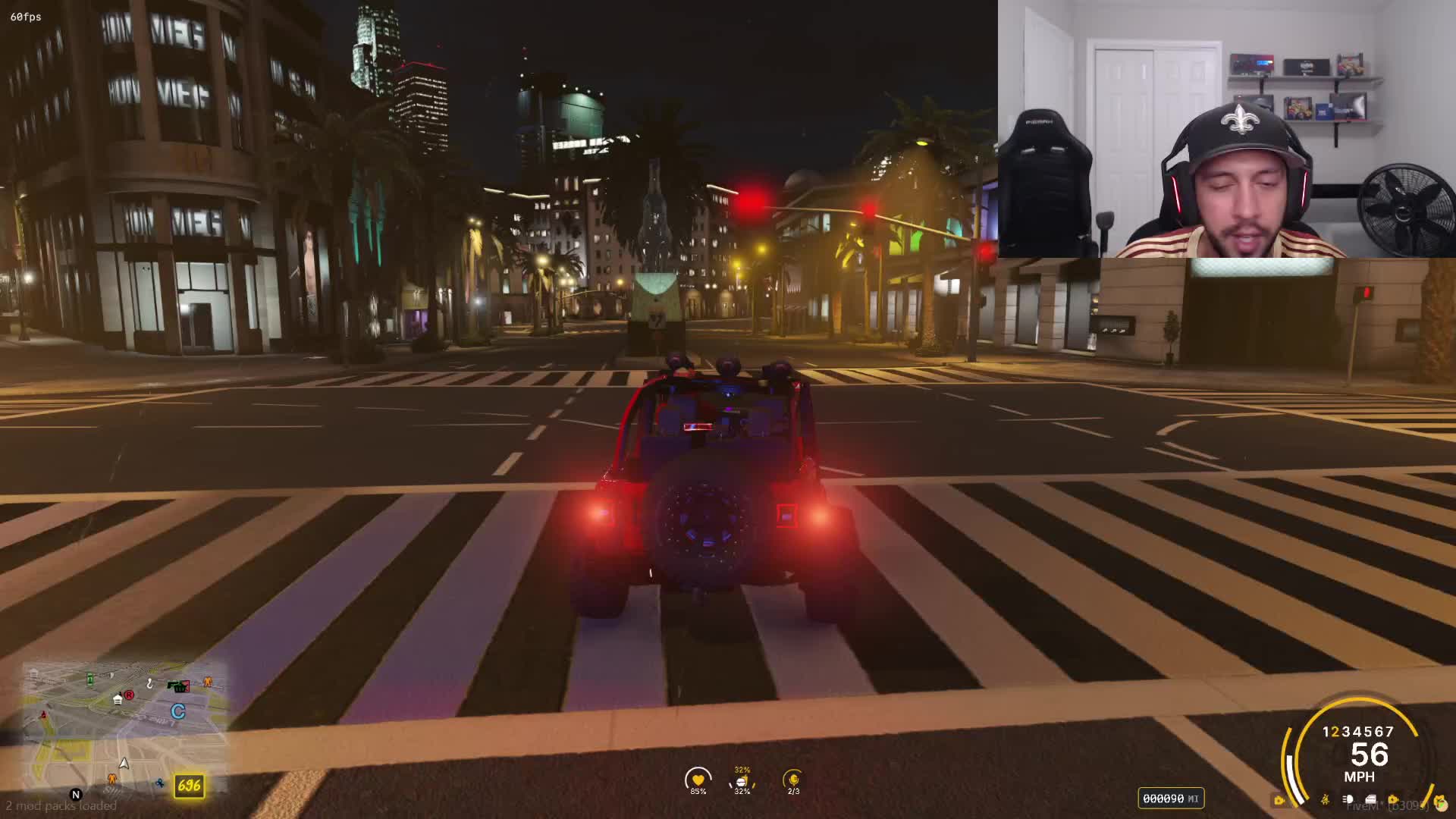This screenshot has width=1456, height=819.
Task: Click the yellow 696 badge by minimap
Action: click(189, 786)
